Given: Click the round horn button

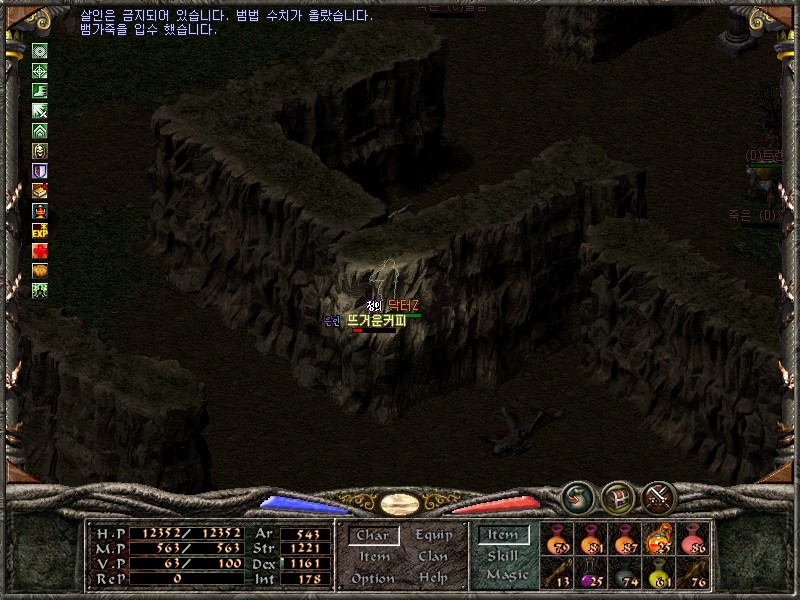Looking at the screenshot, I should pyautogui.click(x=577, y=497).
